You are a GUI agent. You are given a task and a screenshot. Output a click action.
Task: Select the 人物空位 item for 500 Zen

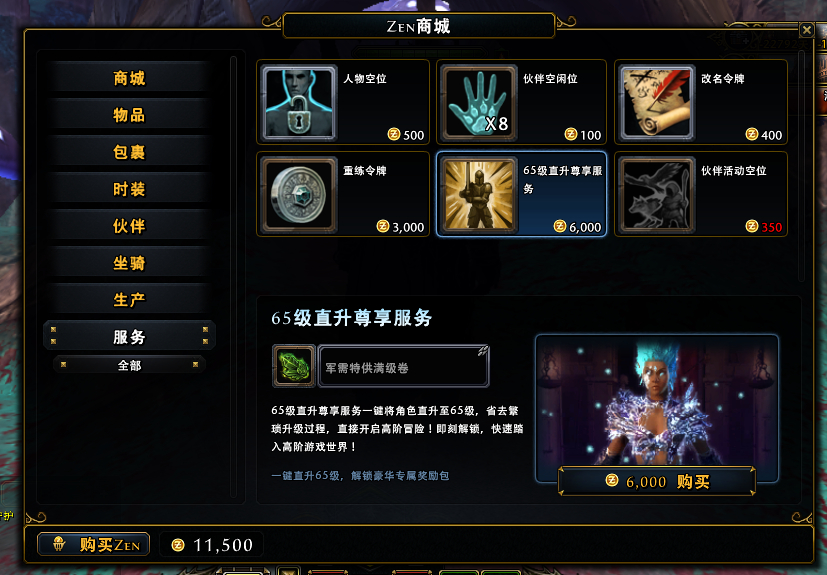coord(343,102)
